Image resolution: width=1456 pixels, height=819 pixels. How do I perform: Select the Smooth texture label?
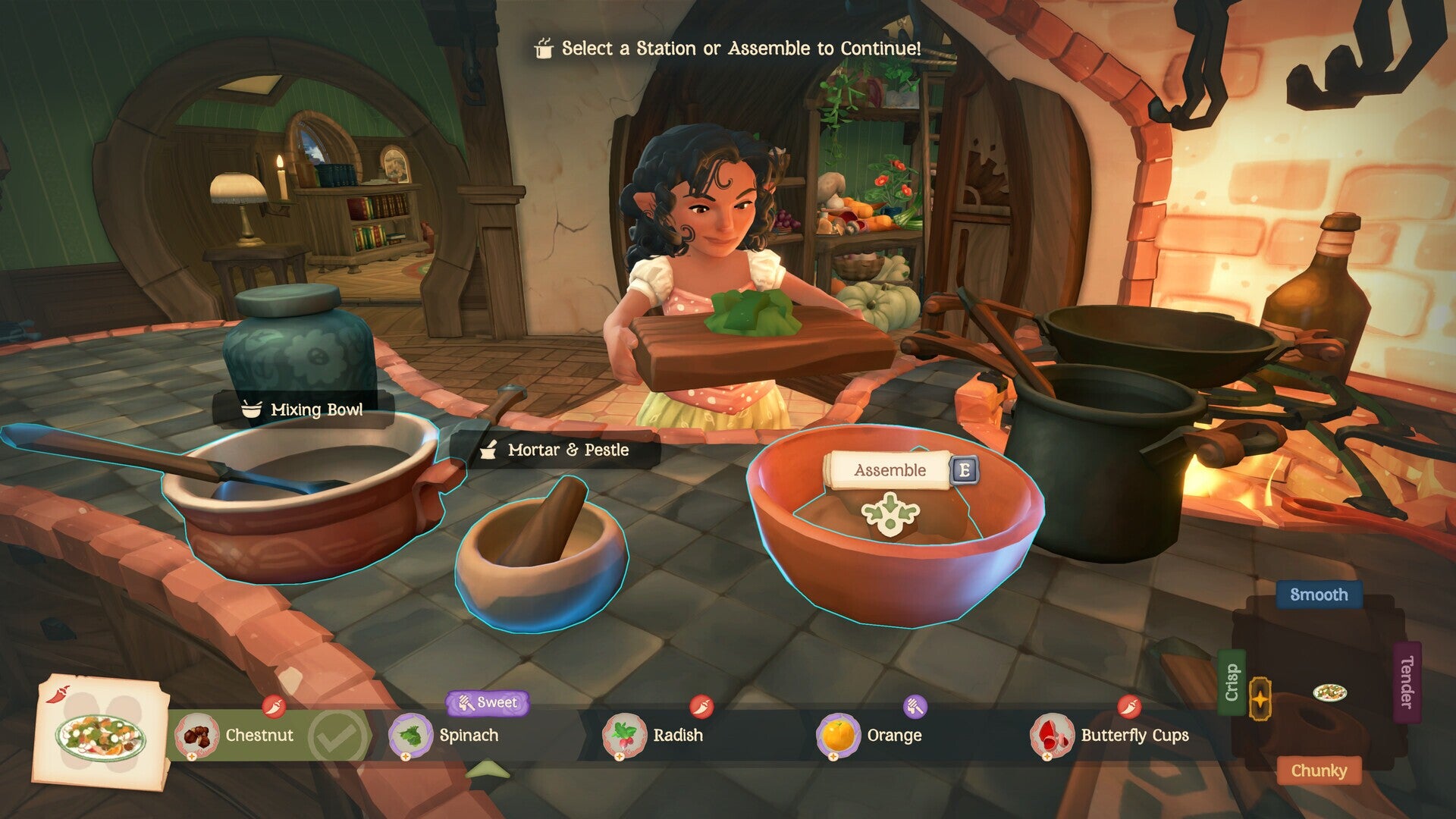coord(1319,596)
